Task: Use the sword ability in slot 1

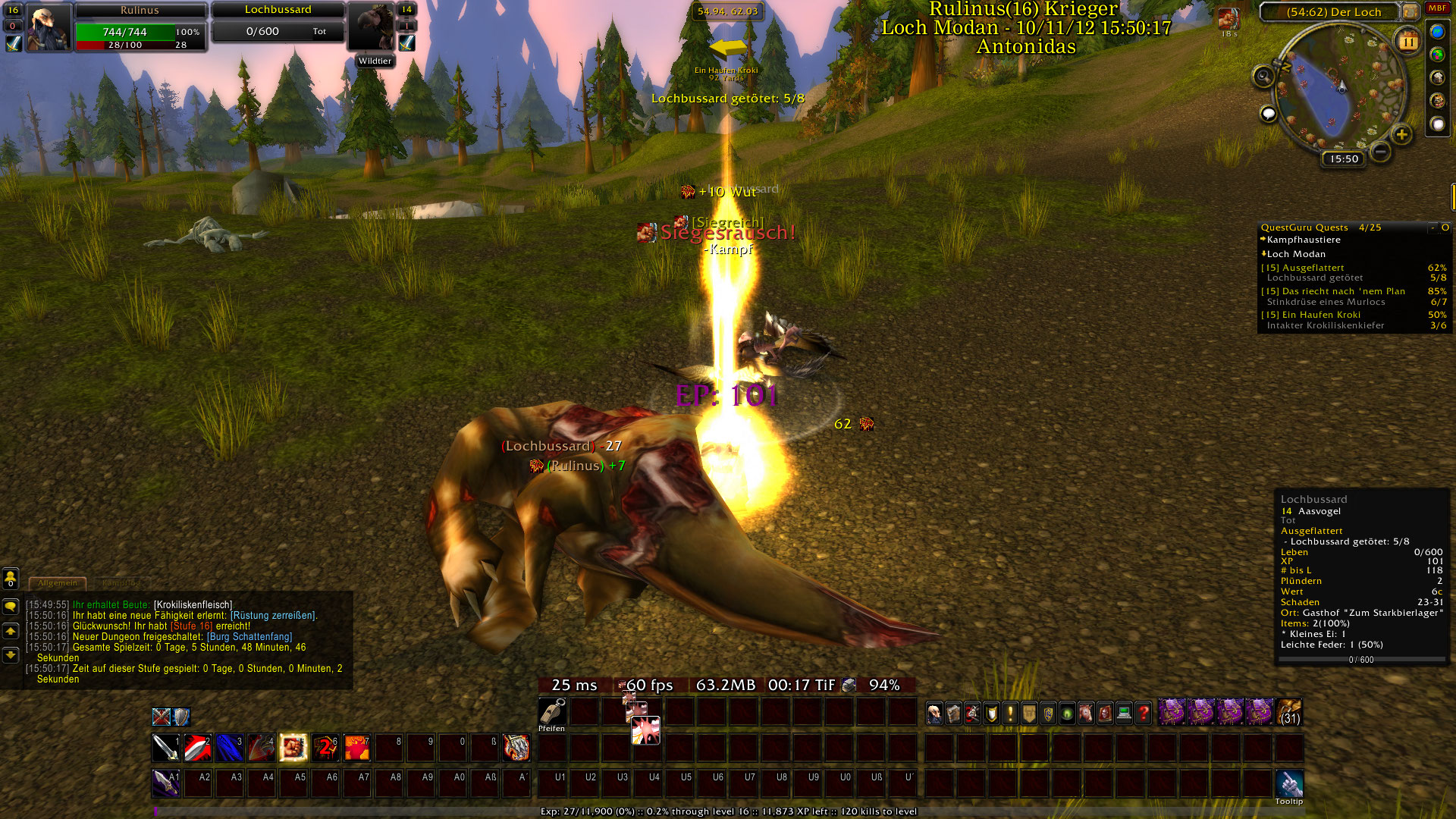Action: (x=165, y=748)
